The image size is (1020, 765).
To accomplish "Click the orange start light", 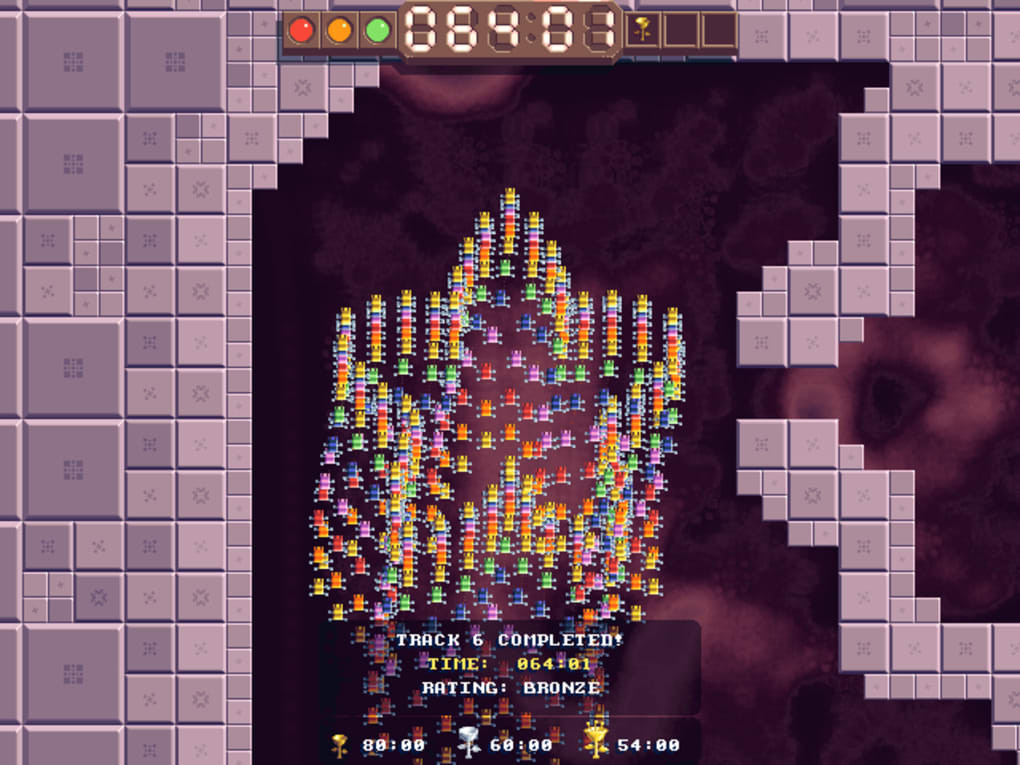I will click(339, 30).
